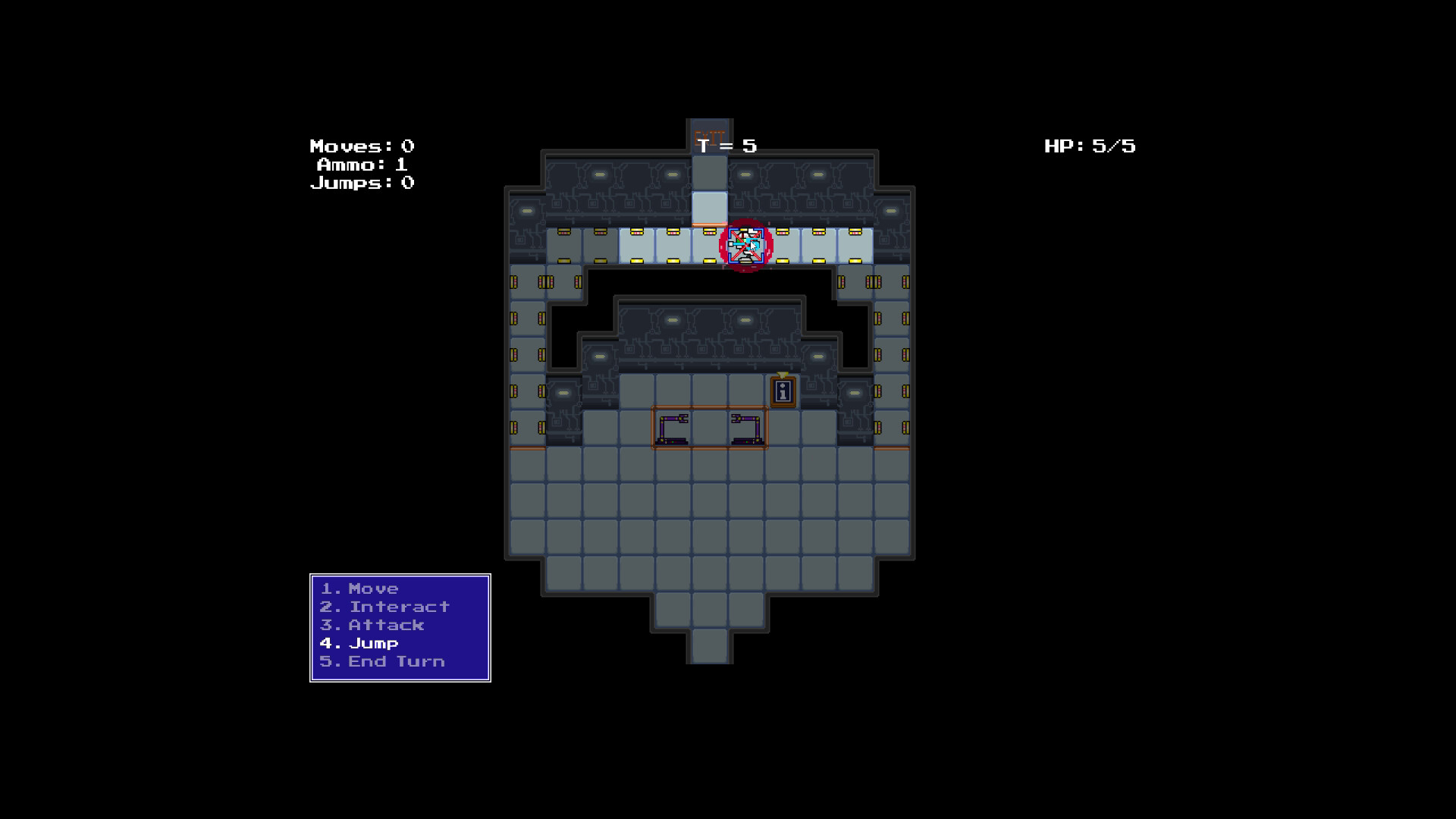1456x819 pixels.
Task: Pick End Turn from the action list
Action: [x=381, y=661]
